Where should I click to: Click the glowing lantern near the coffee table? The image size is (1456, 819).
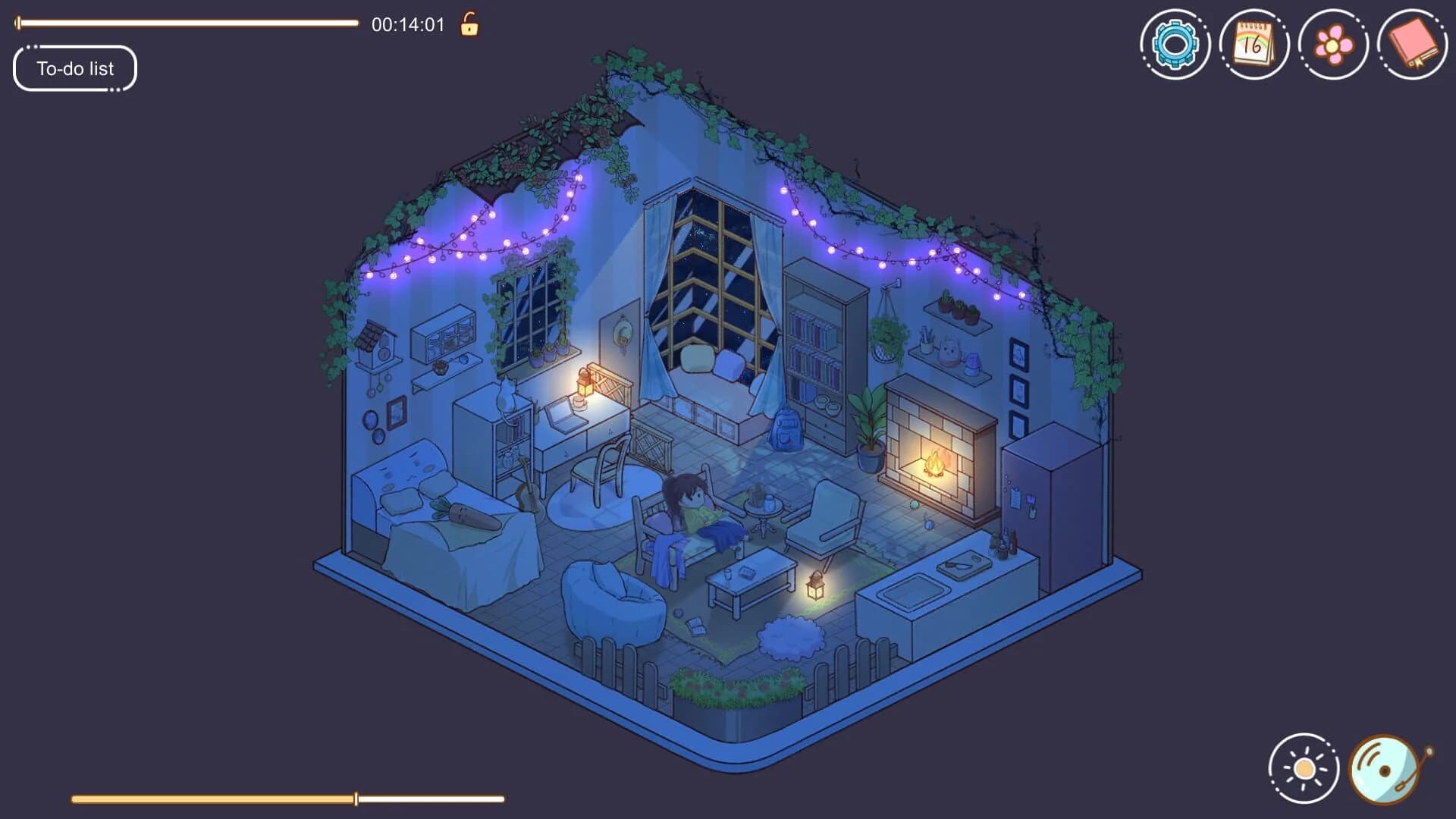point(815,584)
